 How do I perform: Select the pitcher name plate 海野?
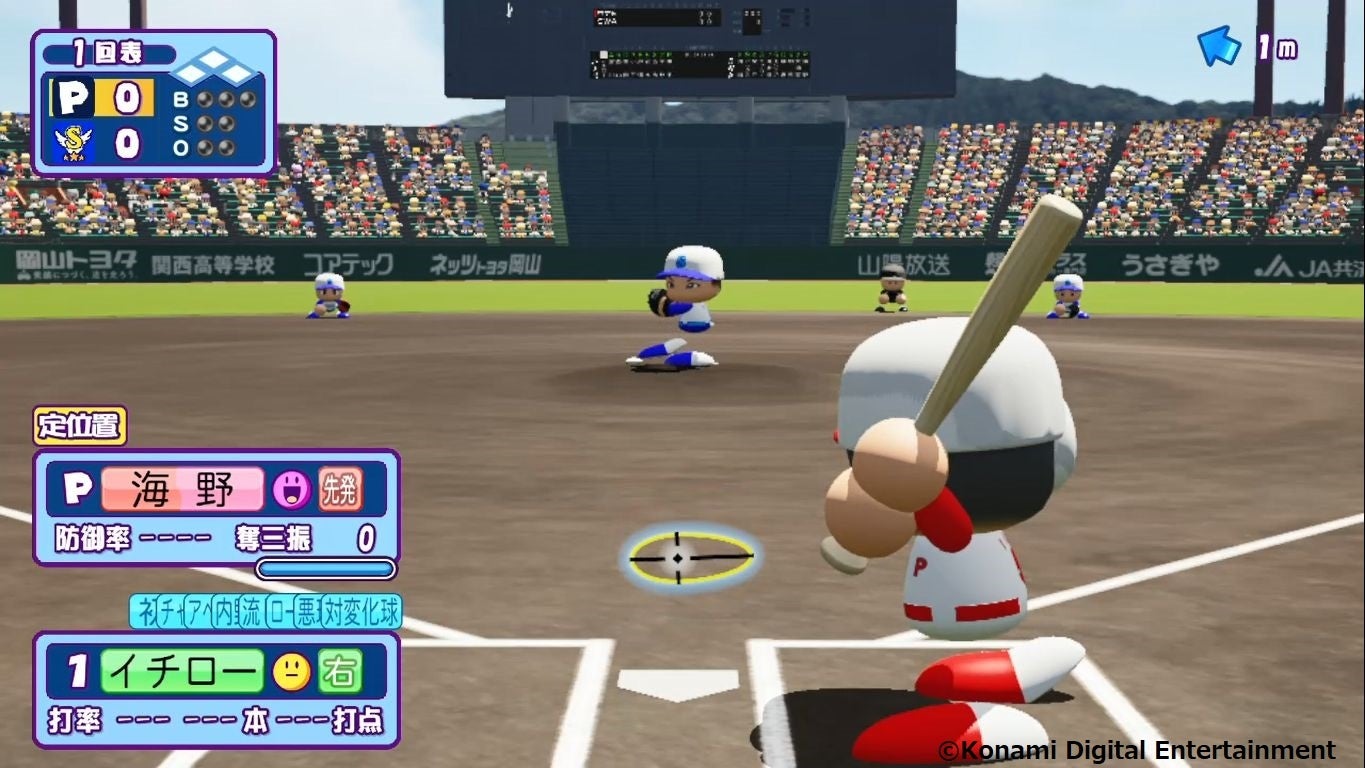(182, 489)
